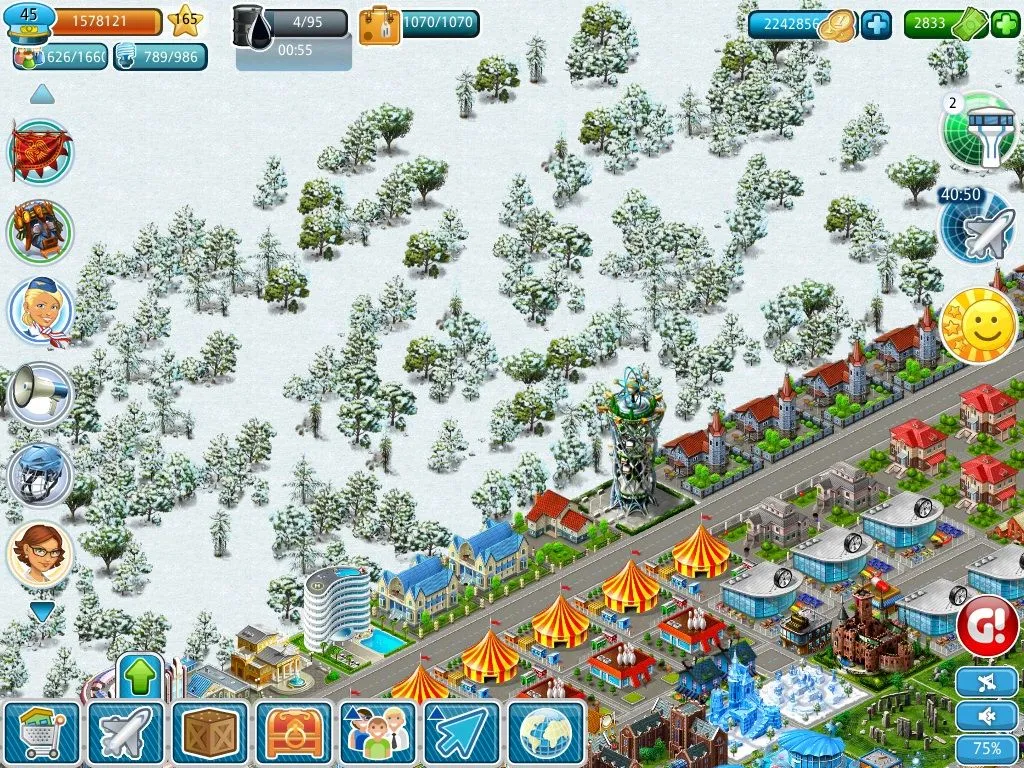The width and height of the screenshot is (1024, 768).
Task: Toggle the sound effects mute button
Action: click(x=987, y=716)
